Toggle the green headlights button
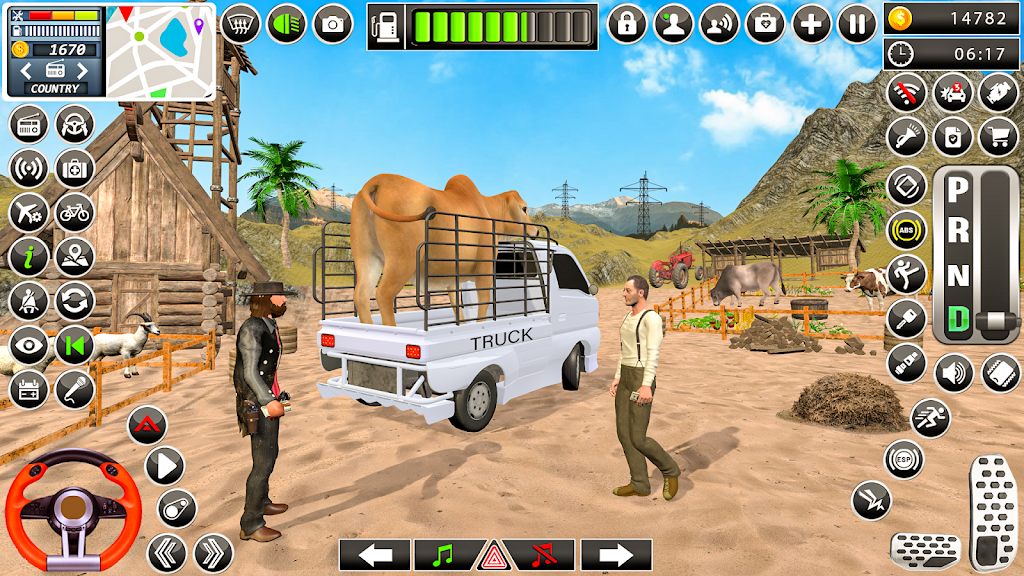The width and height of the screenshot is (1024, 576). 287,24
